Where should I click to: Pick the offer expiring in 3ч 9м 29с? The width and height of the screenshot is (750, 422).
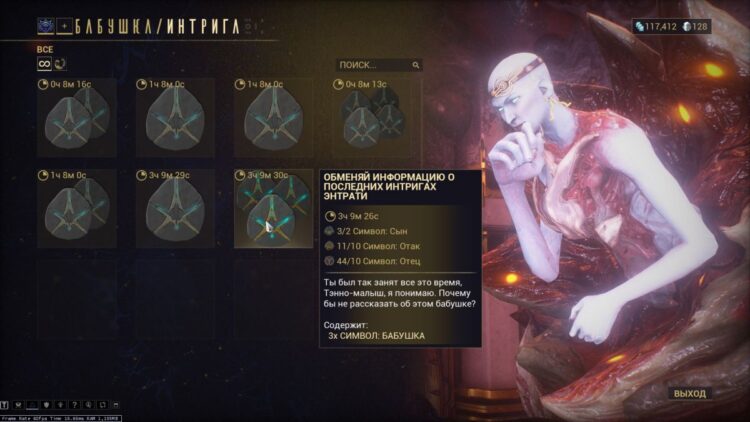168,208
